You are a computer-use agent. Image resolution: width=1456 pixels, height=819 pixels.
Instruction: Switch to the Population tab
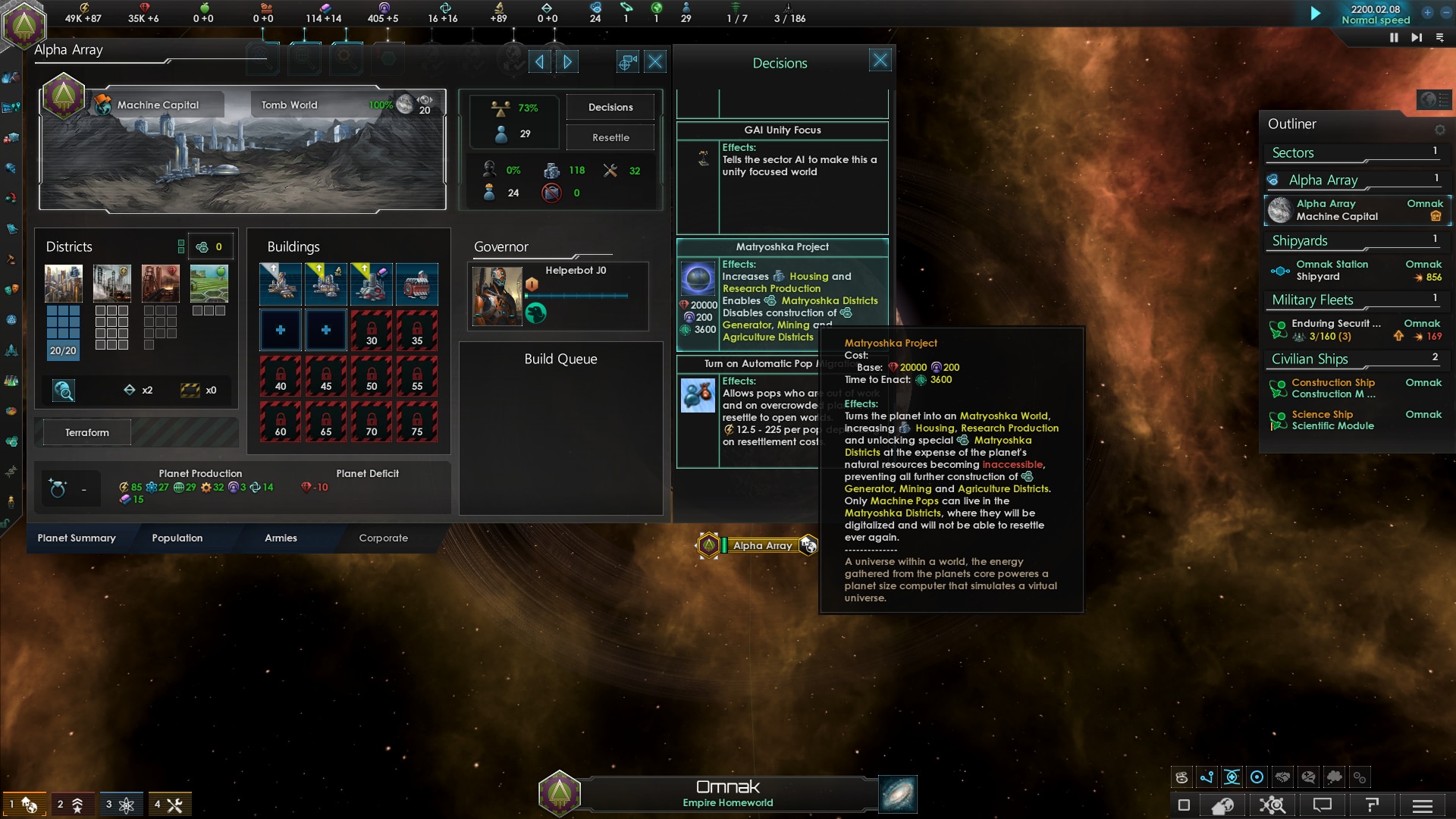(177, 538)
